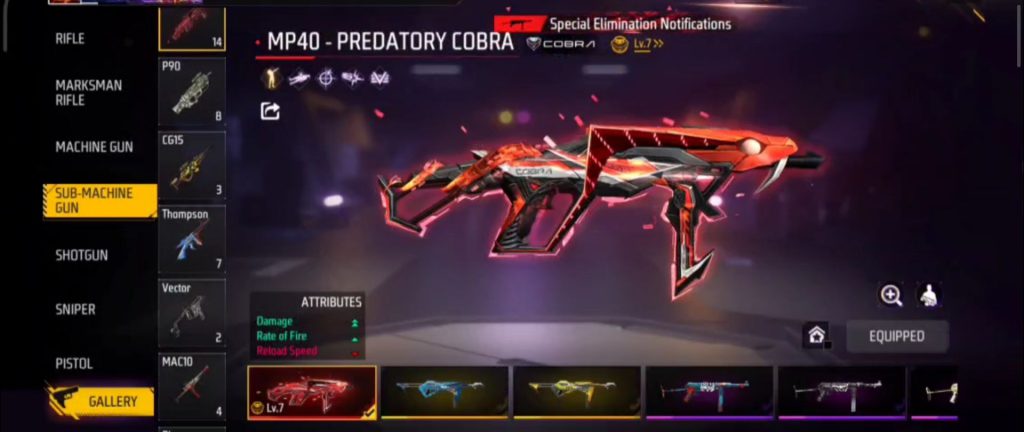Show the Sniper weapons category

click(76, 310)
